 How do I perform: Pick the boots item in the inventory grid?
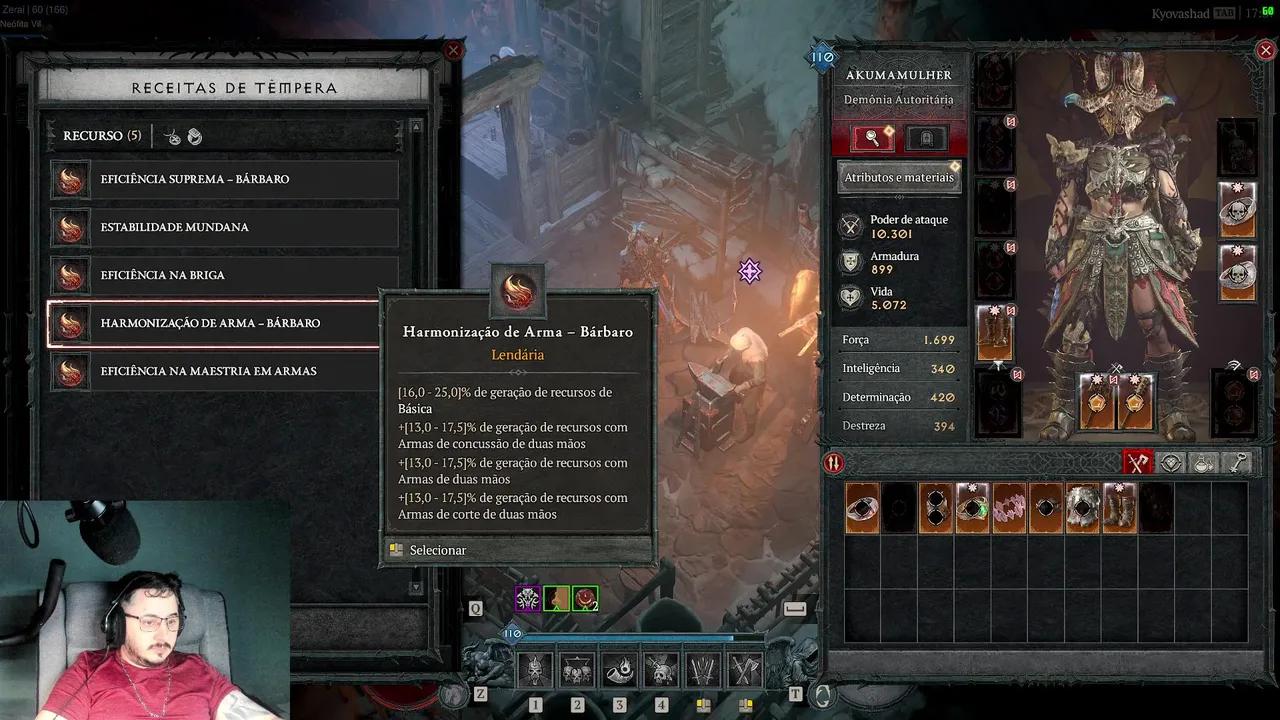tap(1119, 508)
